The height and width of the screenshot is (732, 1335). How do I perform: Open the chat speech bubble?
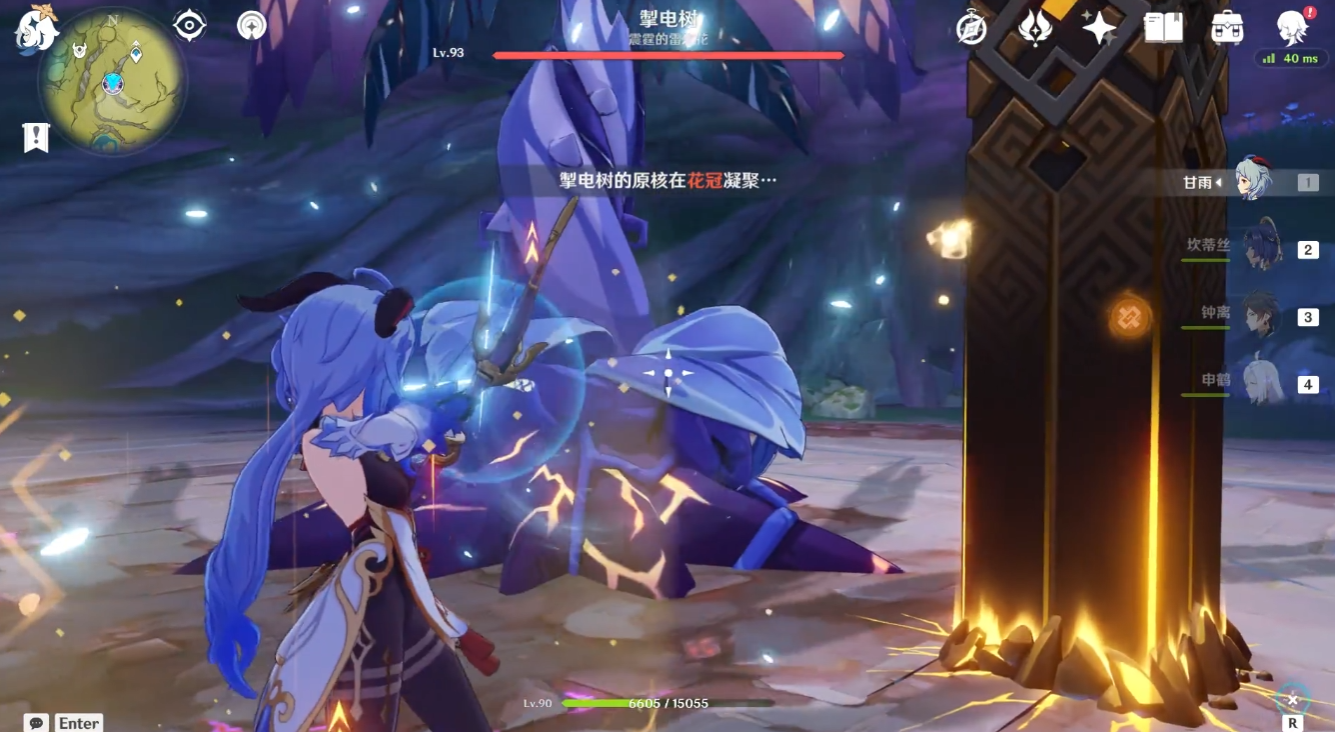pos(37,722)
